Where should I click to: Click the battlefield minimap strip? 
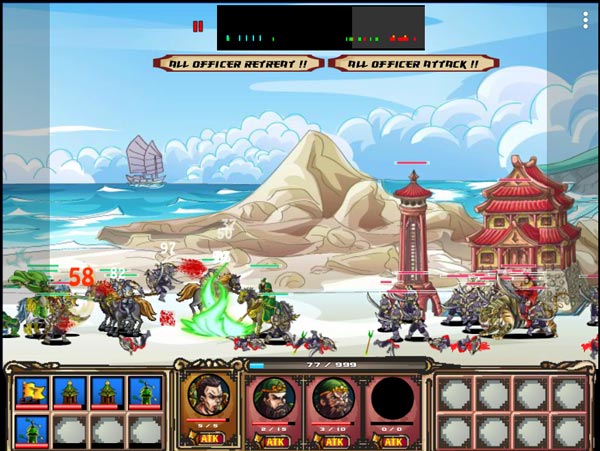pyautogui.click(x=320, y=28)
